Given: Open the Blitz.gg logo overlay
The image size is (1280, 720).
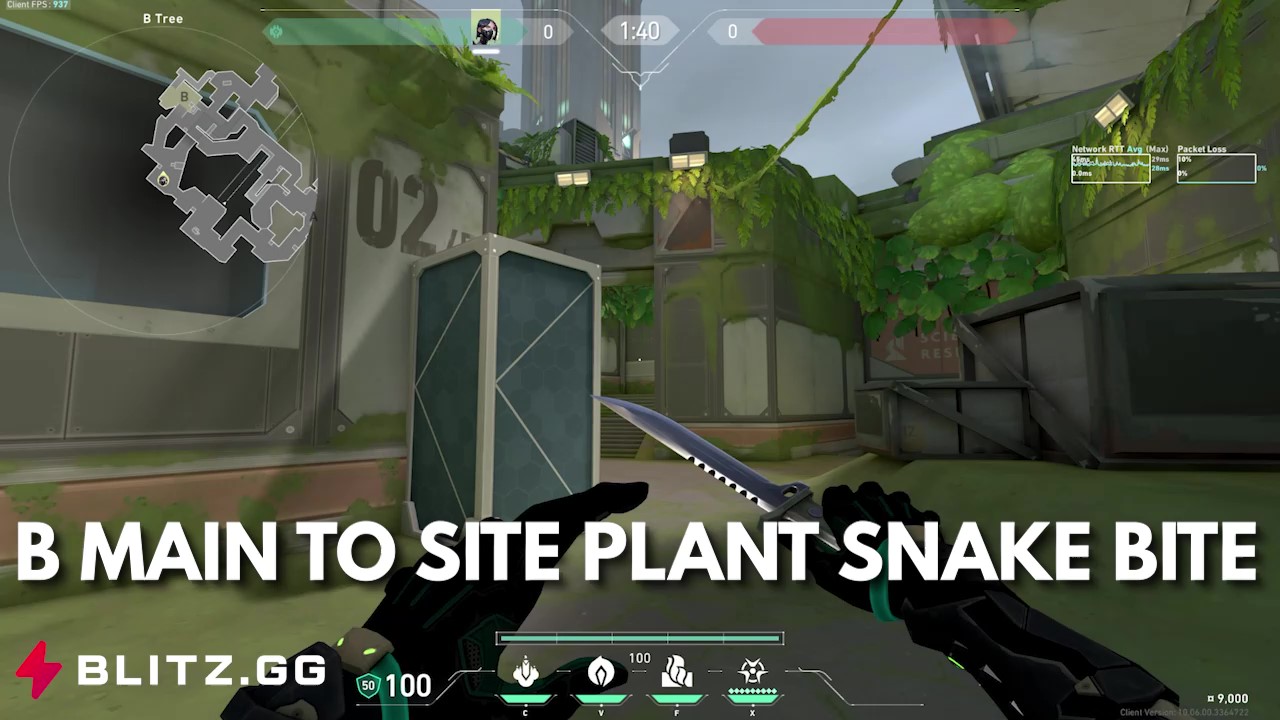Looking at the screenshot, I should tap(171, 669).
